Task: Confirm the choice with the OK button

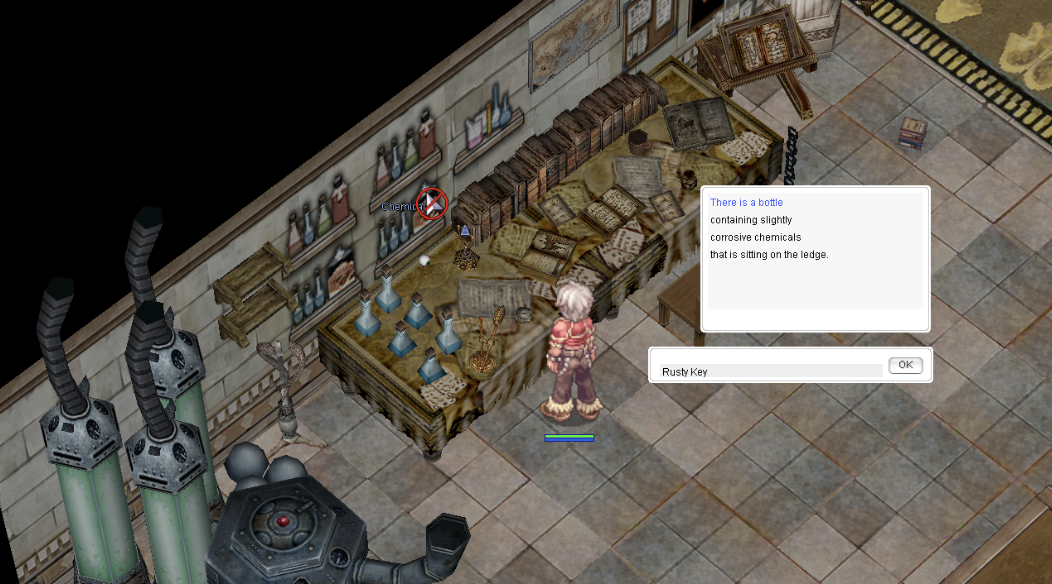Action: click(x=904, y=365)
